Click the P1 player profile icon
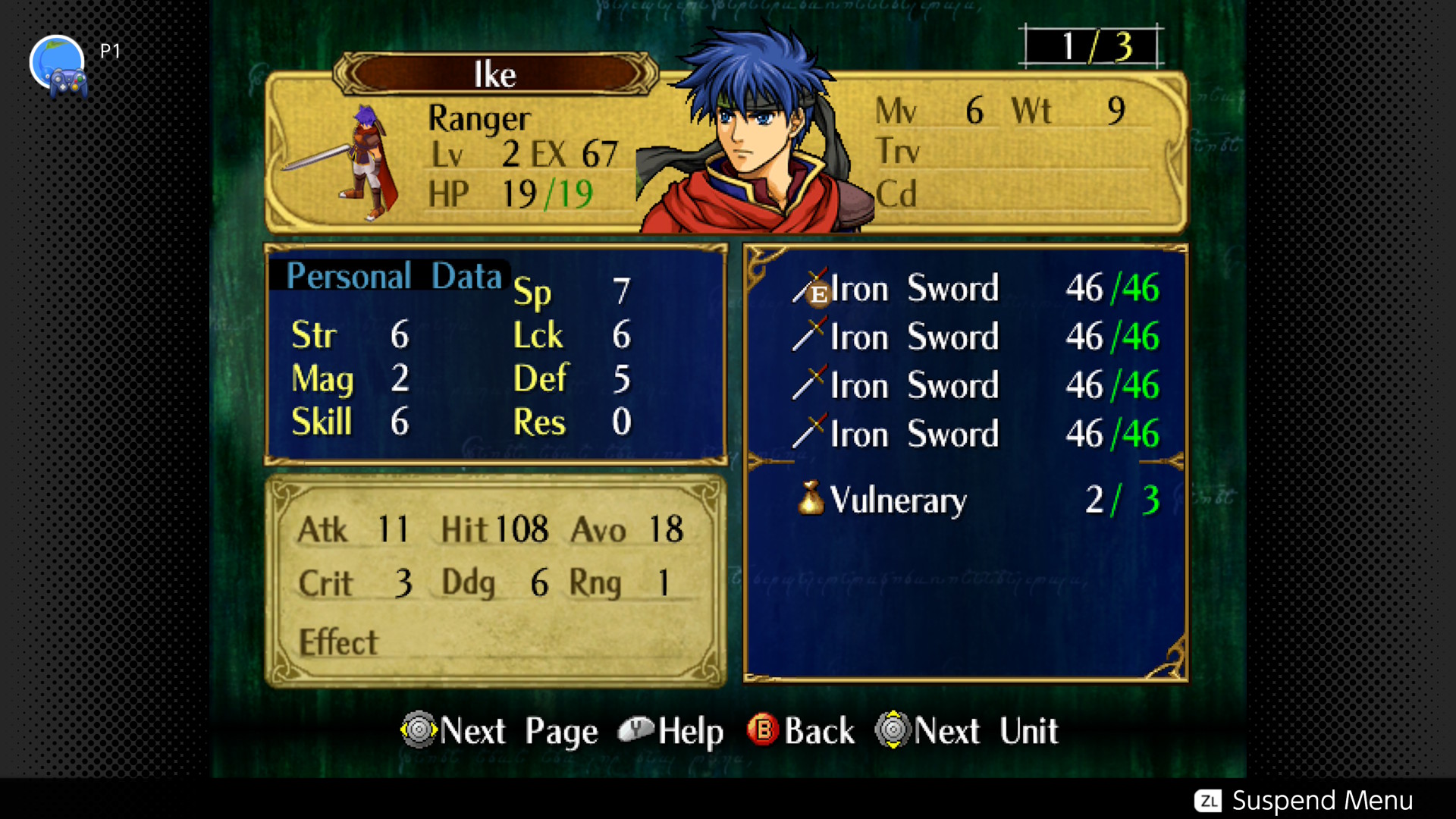 coord(58,65)
